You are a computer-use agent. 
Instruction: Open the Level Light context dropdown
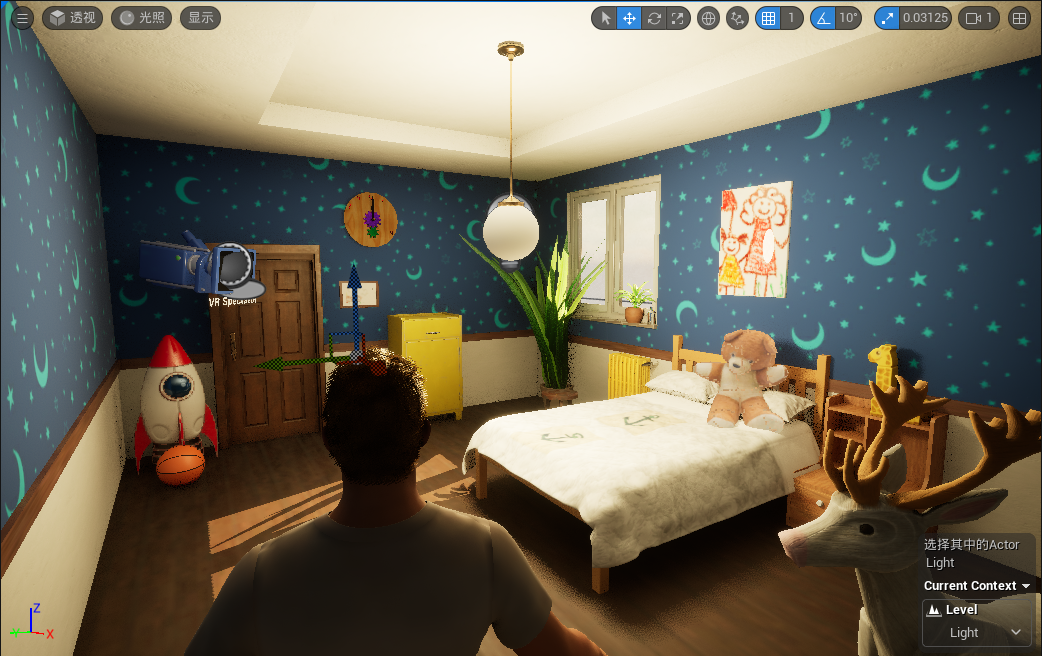pos(976,632)
